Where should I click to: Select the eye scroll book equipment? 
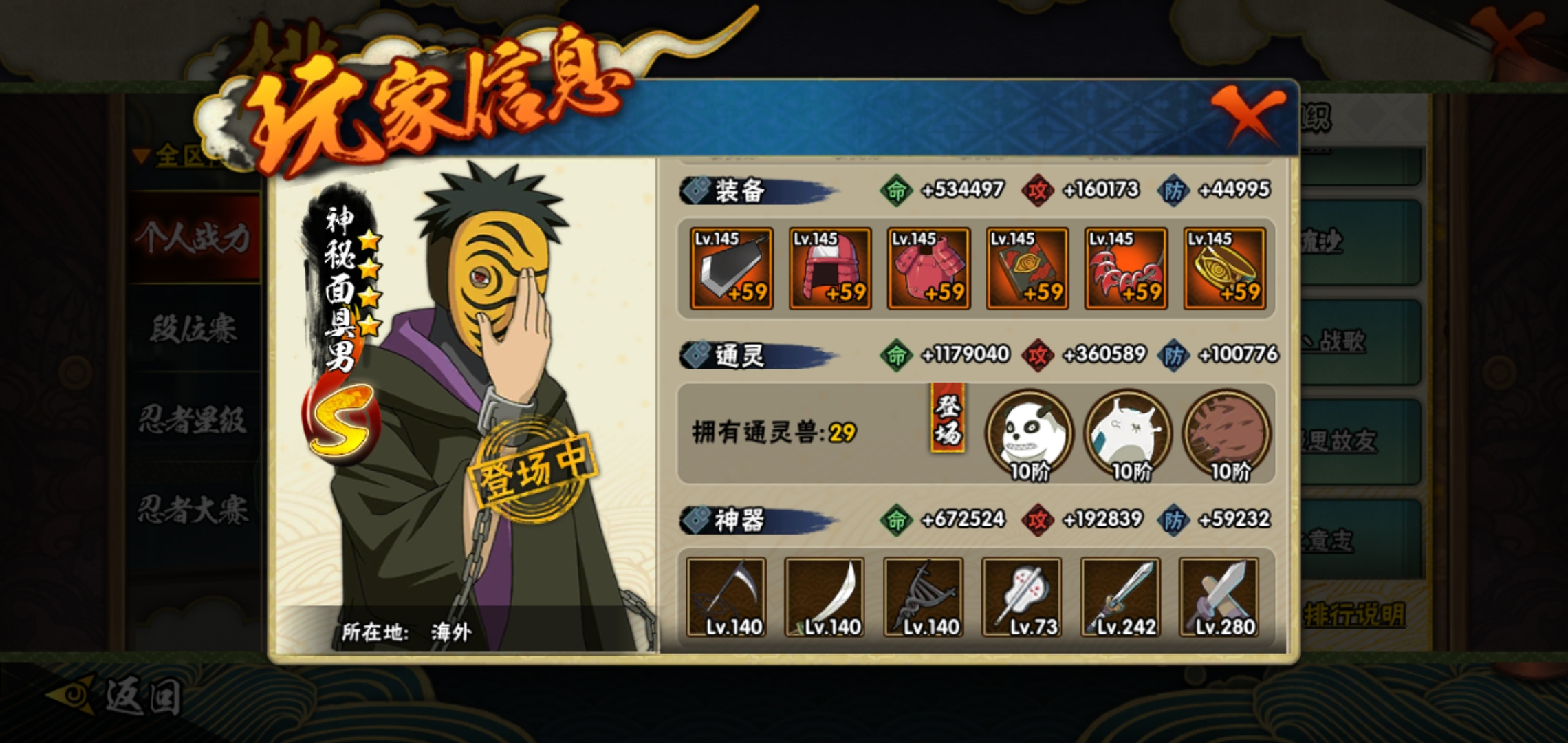[x=1027, y=268]
